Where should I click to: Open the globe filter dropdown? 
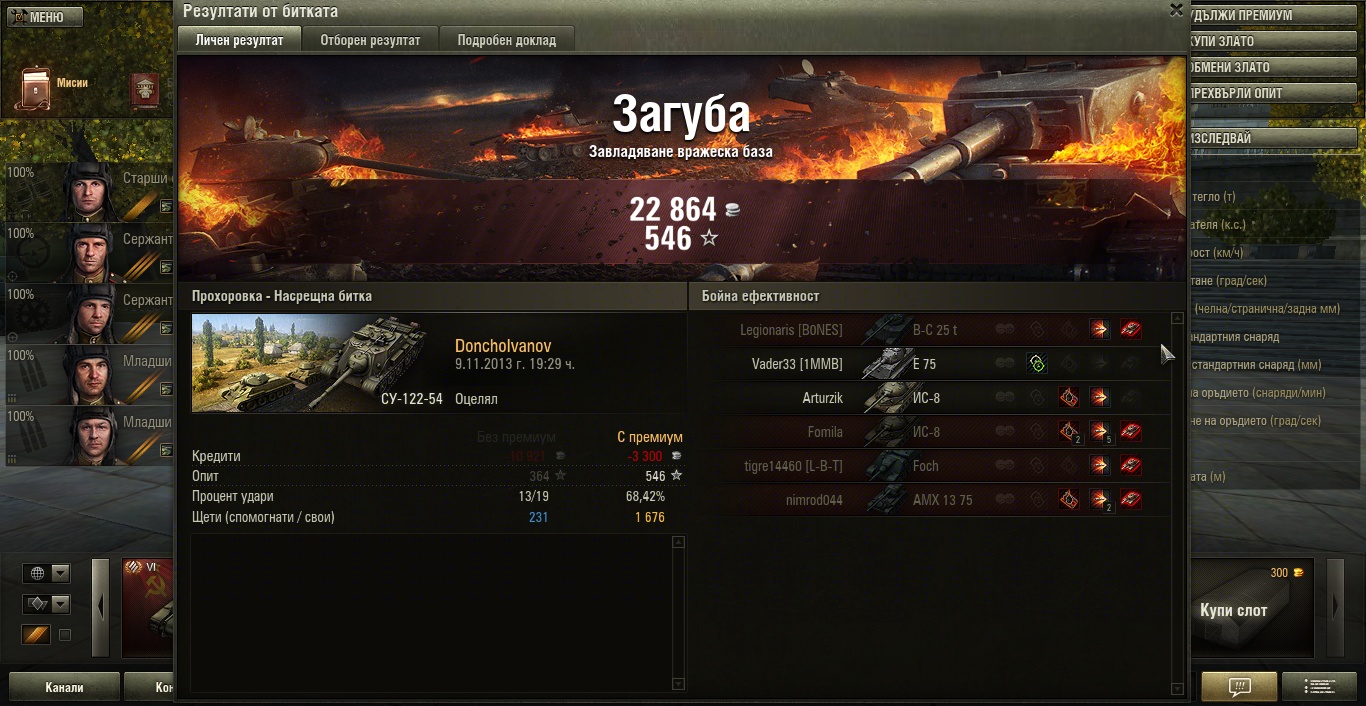[x=60, y=573]
